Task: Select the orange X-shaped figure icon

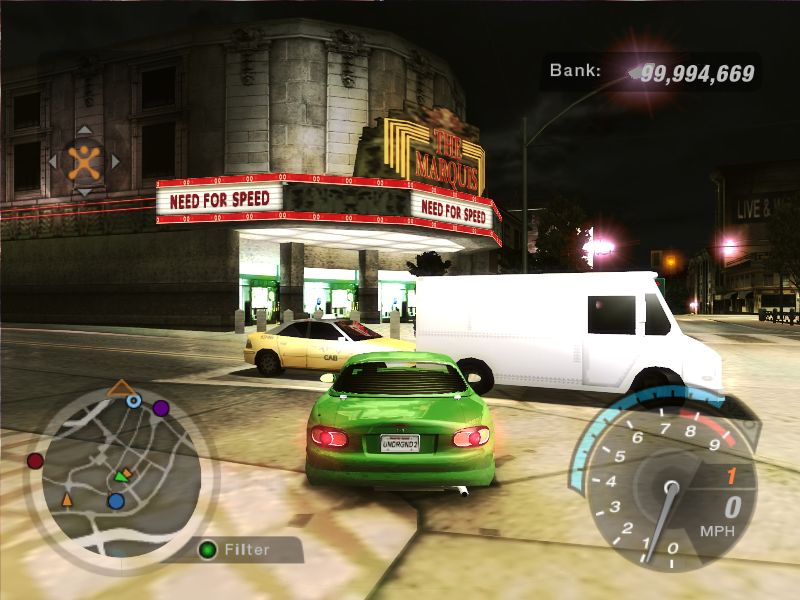Action: click(84, 160)
